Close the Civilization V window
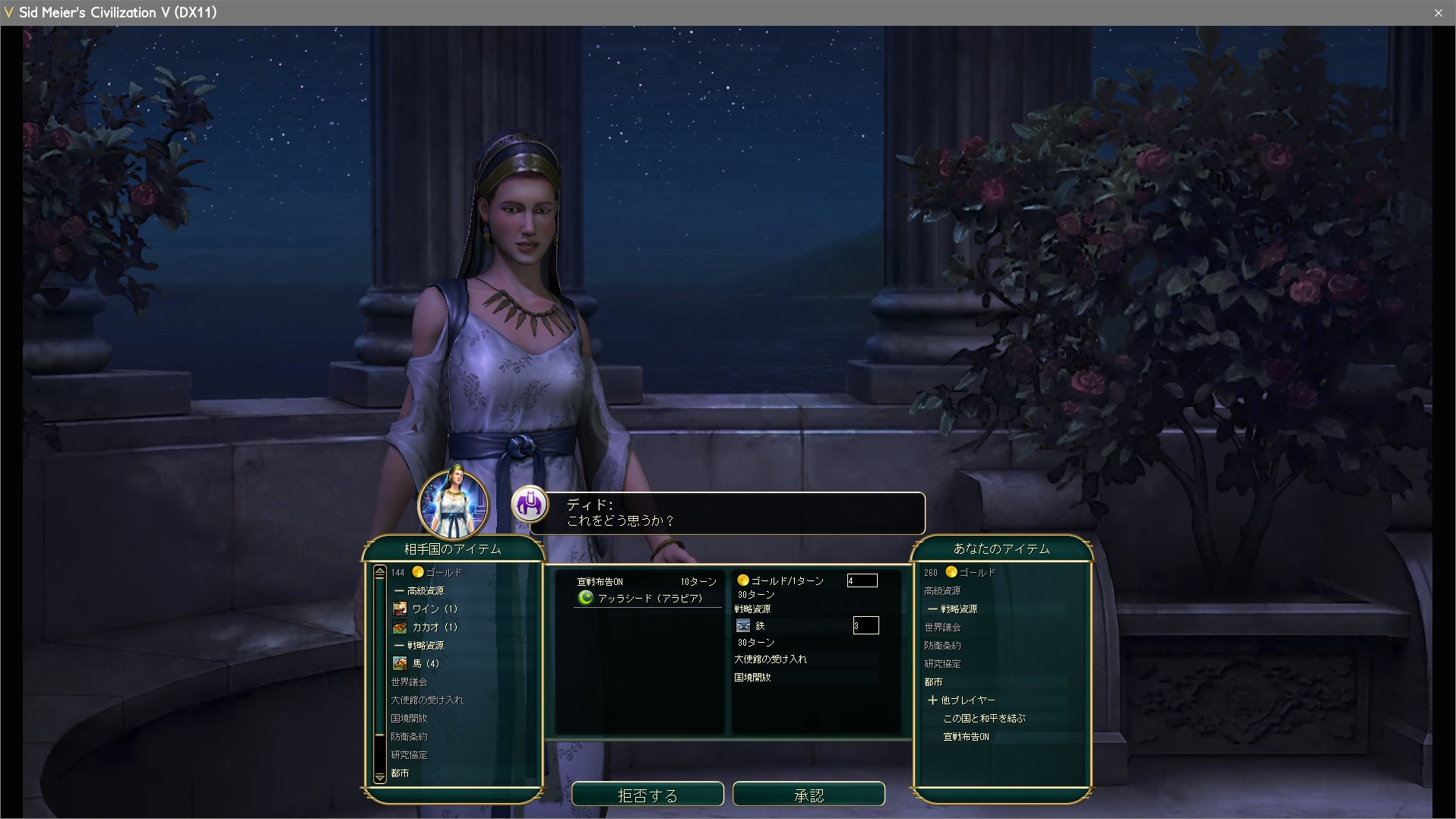 (x=1438, y=12)
